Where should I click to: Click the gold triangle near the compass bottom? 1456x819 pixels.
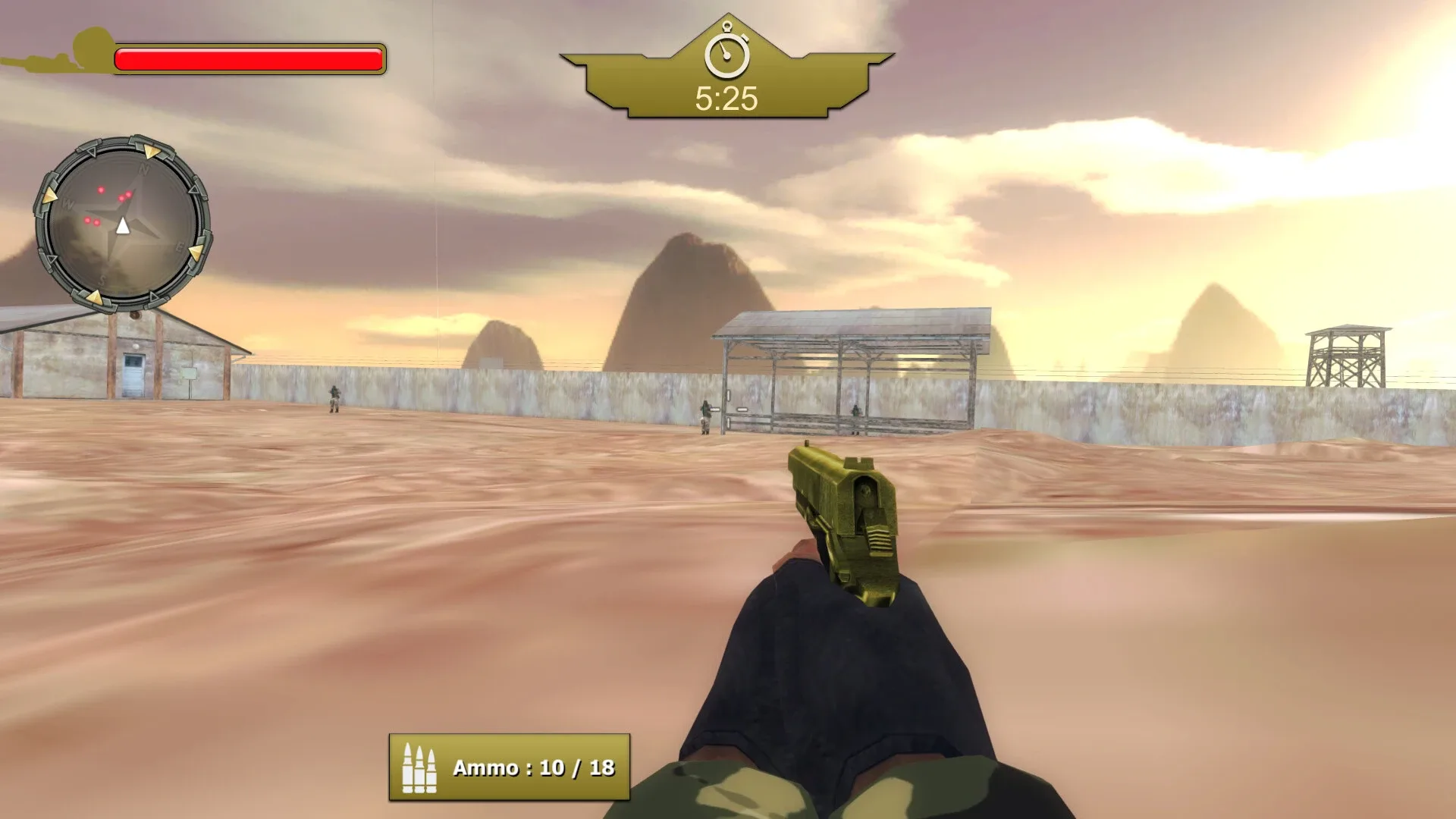click(95, 296)
